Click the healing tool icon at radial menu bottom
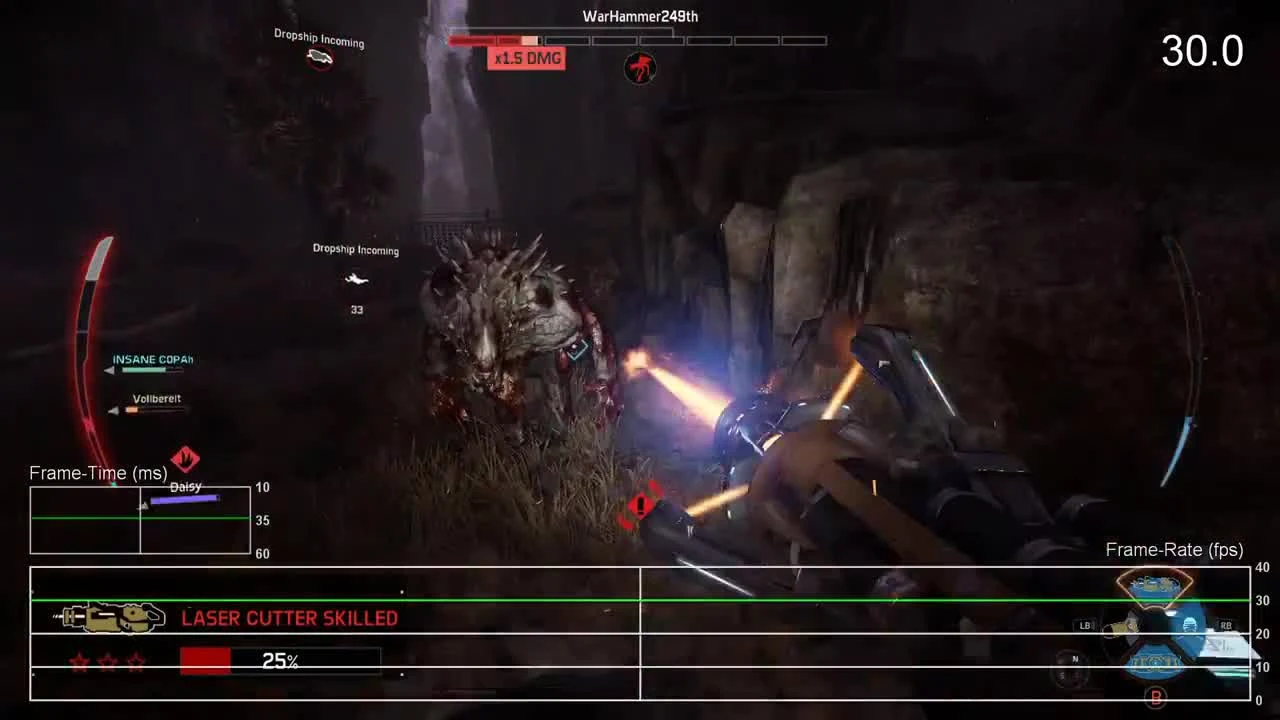The image size is (1280, 720). coord(1153,662)
